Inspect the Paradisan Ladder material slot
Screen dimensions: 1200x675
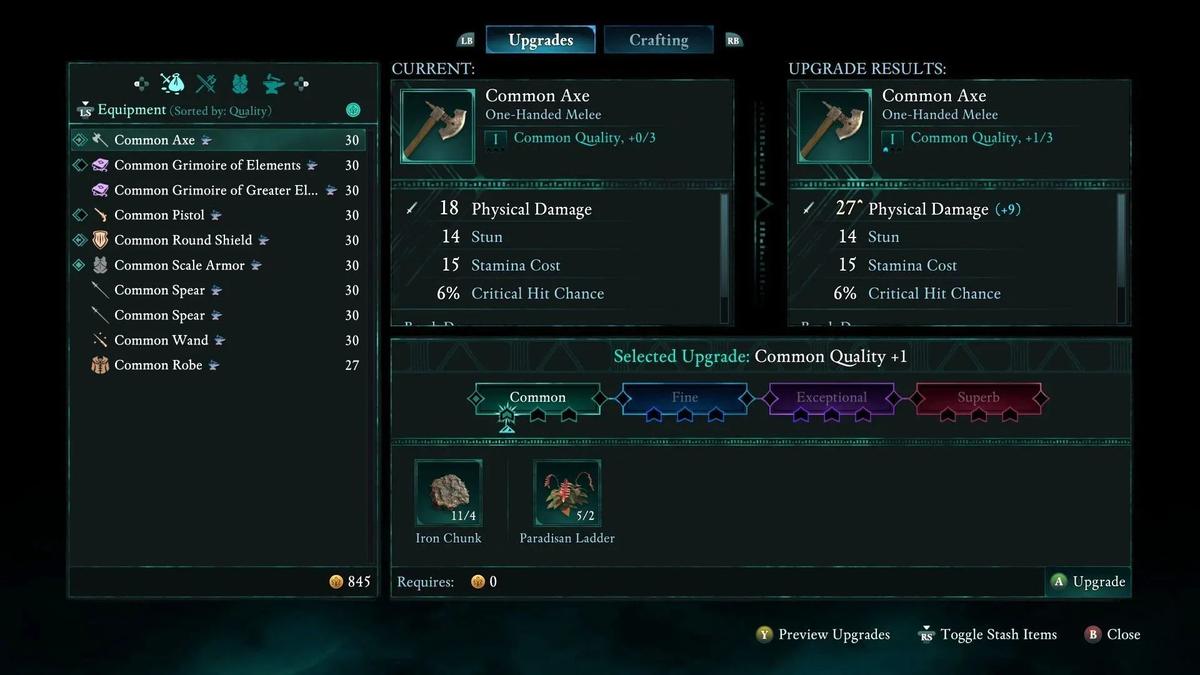click(567, 493)
